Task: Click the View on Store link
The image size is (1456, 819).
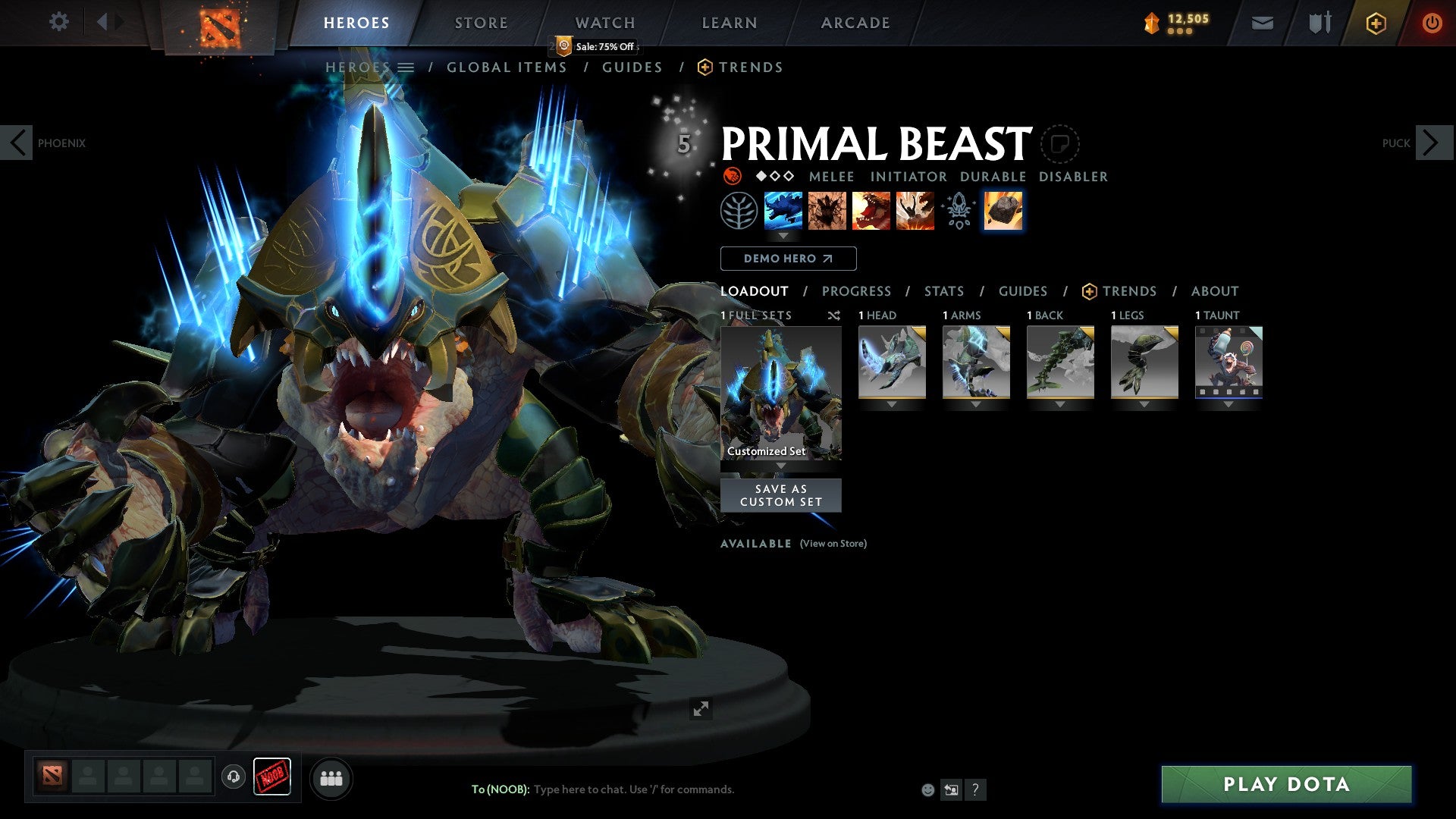Action: pos(833,544)
